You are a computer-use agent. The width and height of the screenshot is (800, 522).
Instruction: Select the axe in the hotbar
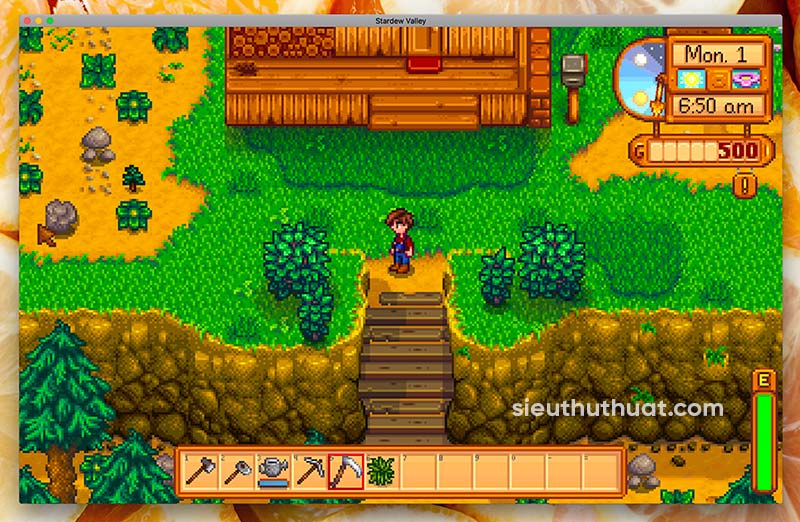pyautogui.click(x=201, y=470)
